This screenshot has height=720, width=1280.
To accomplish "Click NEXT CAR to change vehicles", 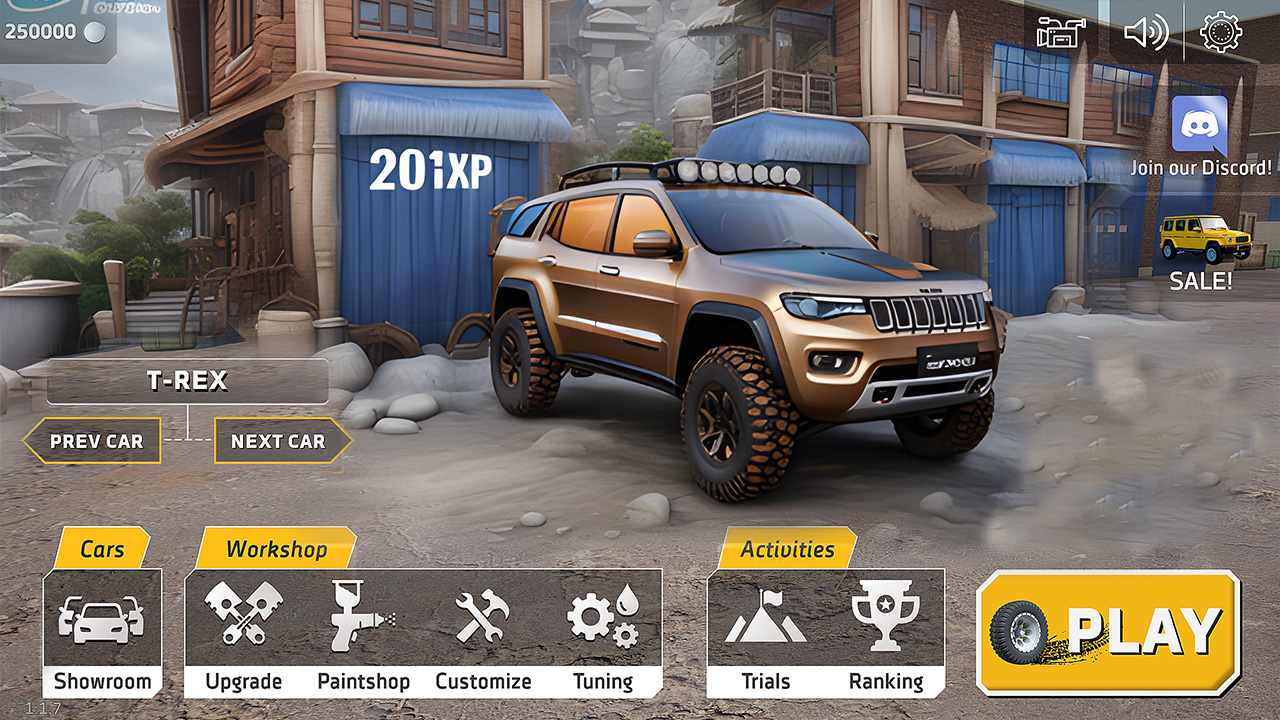I will (278, 440).
